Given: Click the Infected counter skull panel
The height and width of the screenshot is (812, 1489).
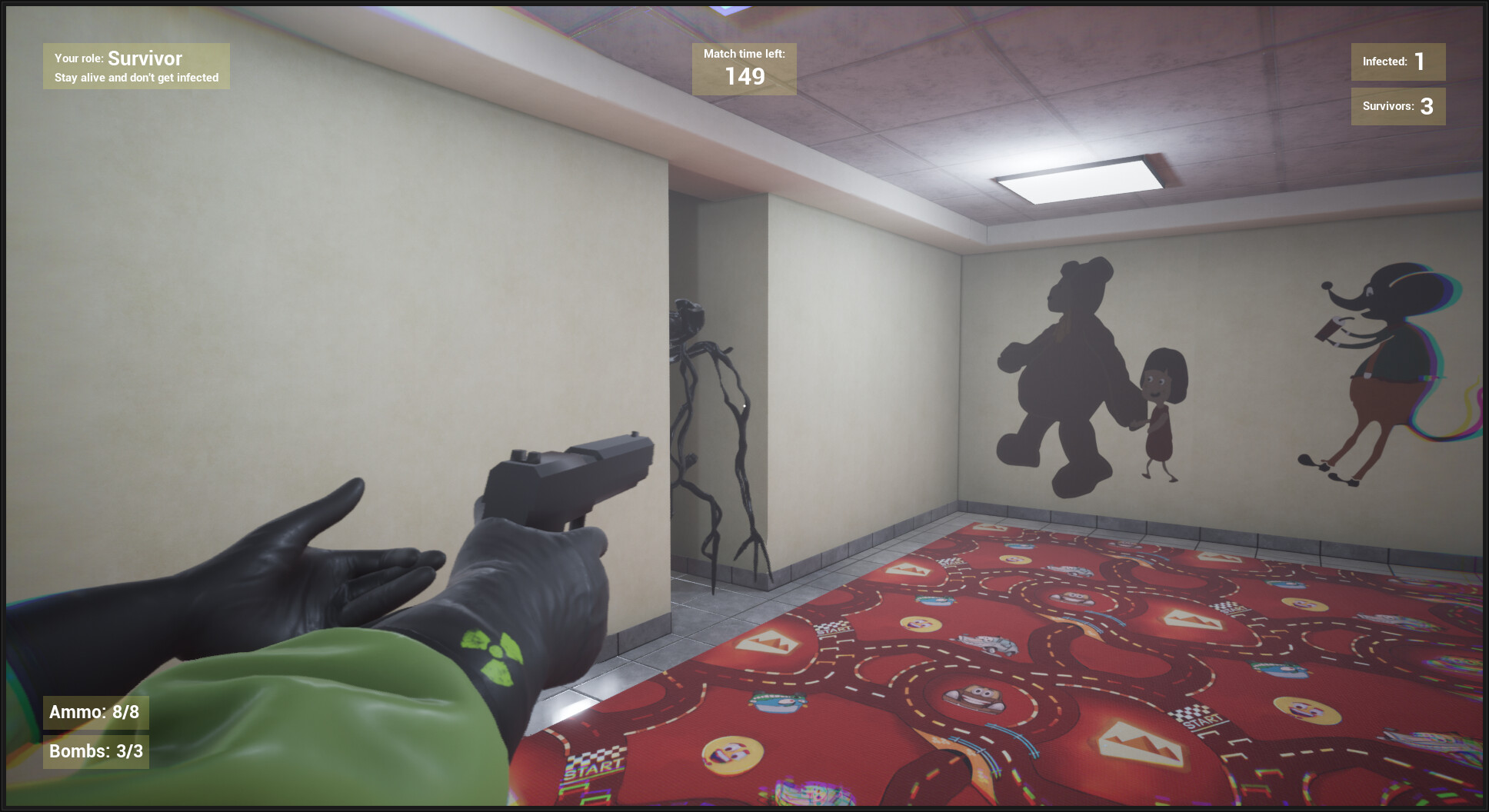Looking at the screenshot, I should pos(1397,62).
